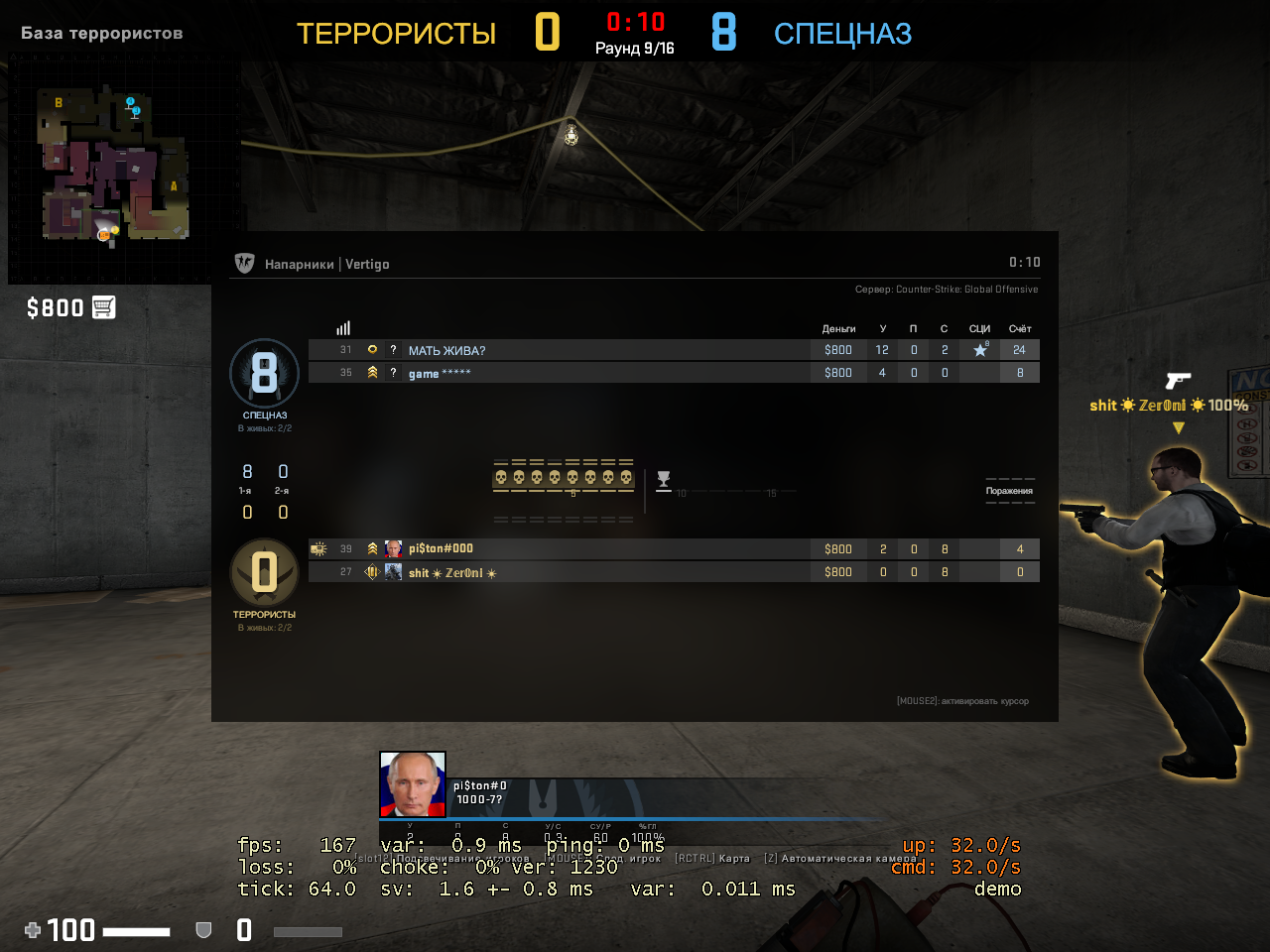Viewport: 1270px width, 952px height.
Task: Click the rank chevrons icon next to game *****
Action: click(371, 372)
